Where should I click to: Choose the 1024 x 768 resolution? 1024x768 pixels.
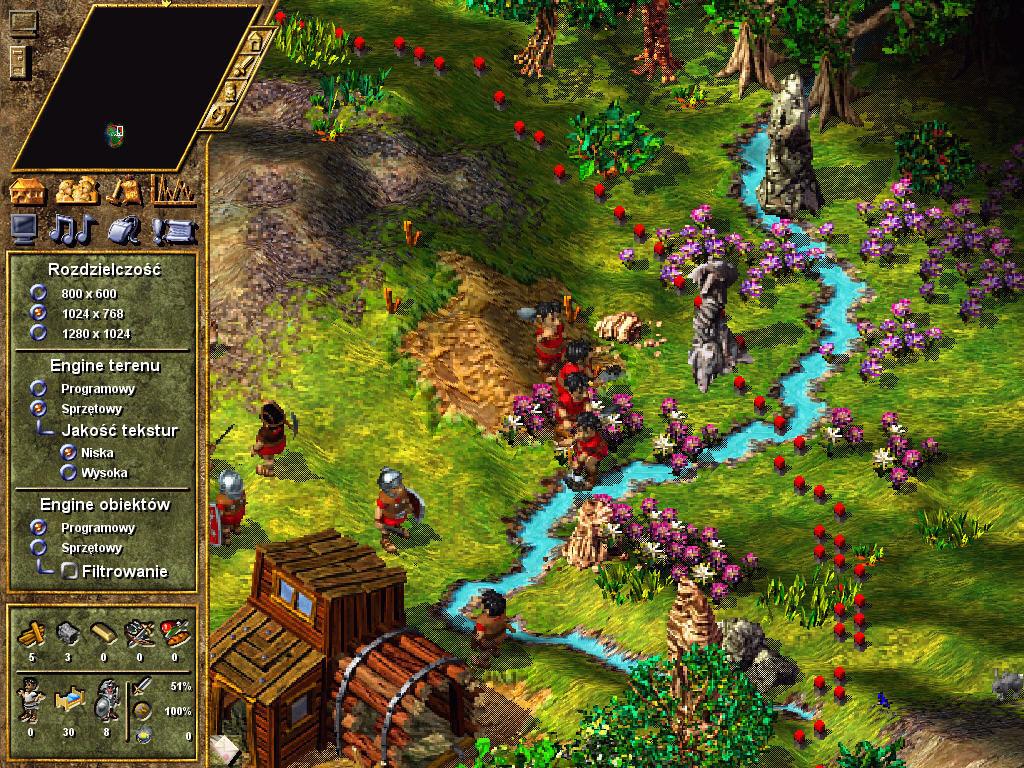(x=39, y=313)
